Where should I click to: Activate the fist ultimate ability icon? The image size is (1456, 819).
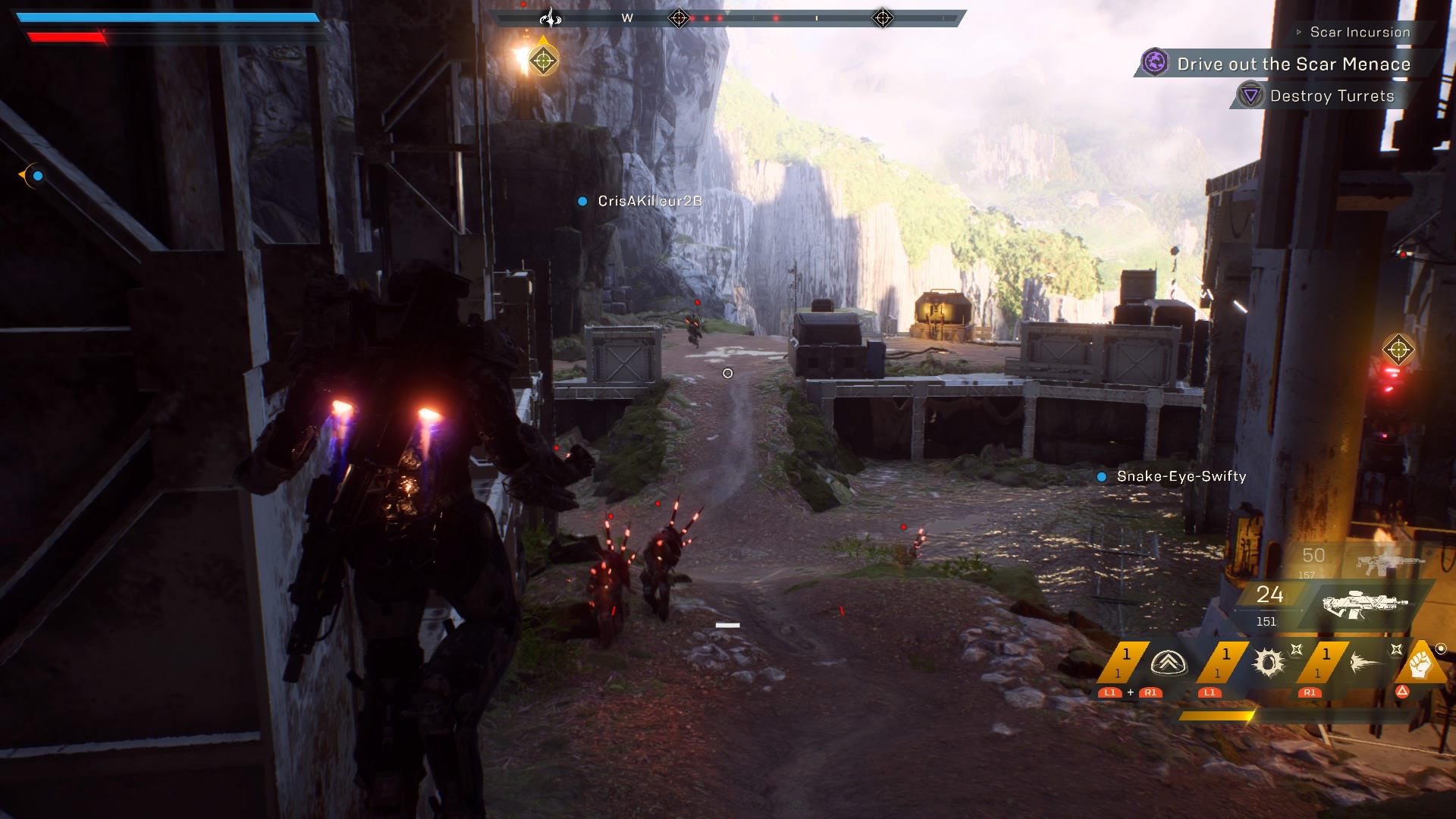[x=1420, y=664]
